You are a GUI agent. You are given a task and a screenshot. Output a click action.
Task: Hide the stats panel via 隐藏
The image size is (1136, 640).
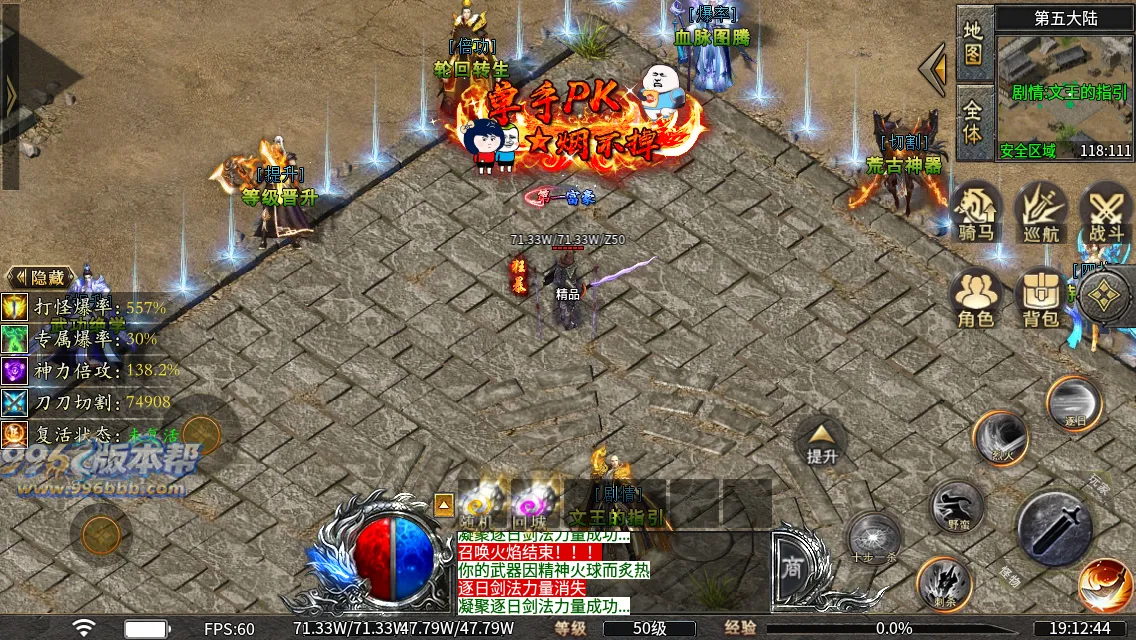pyautogui.click(x=41, y=277)
